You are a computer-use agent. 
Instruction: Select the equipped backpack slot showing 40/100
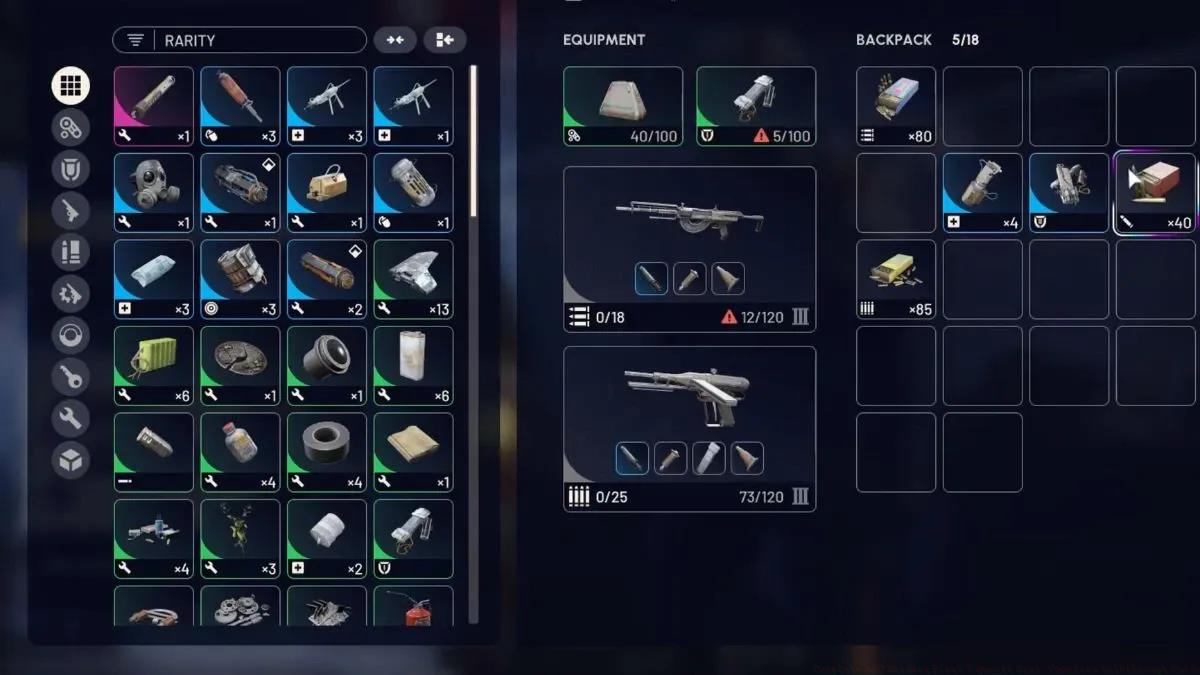coord(622,106)
